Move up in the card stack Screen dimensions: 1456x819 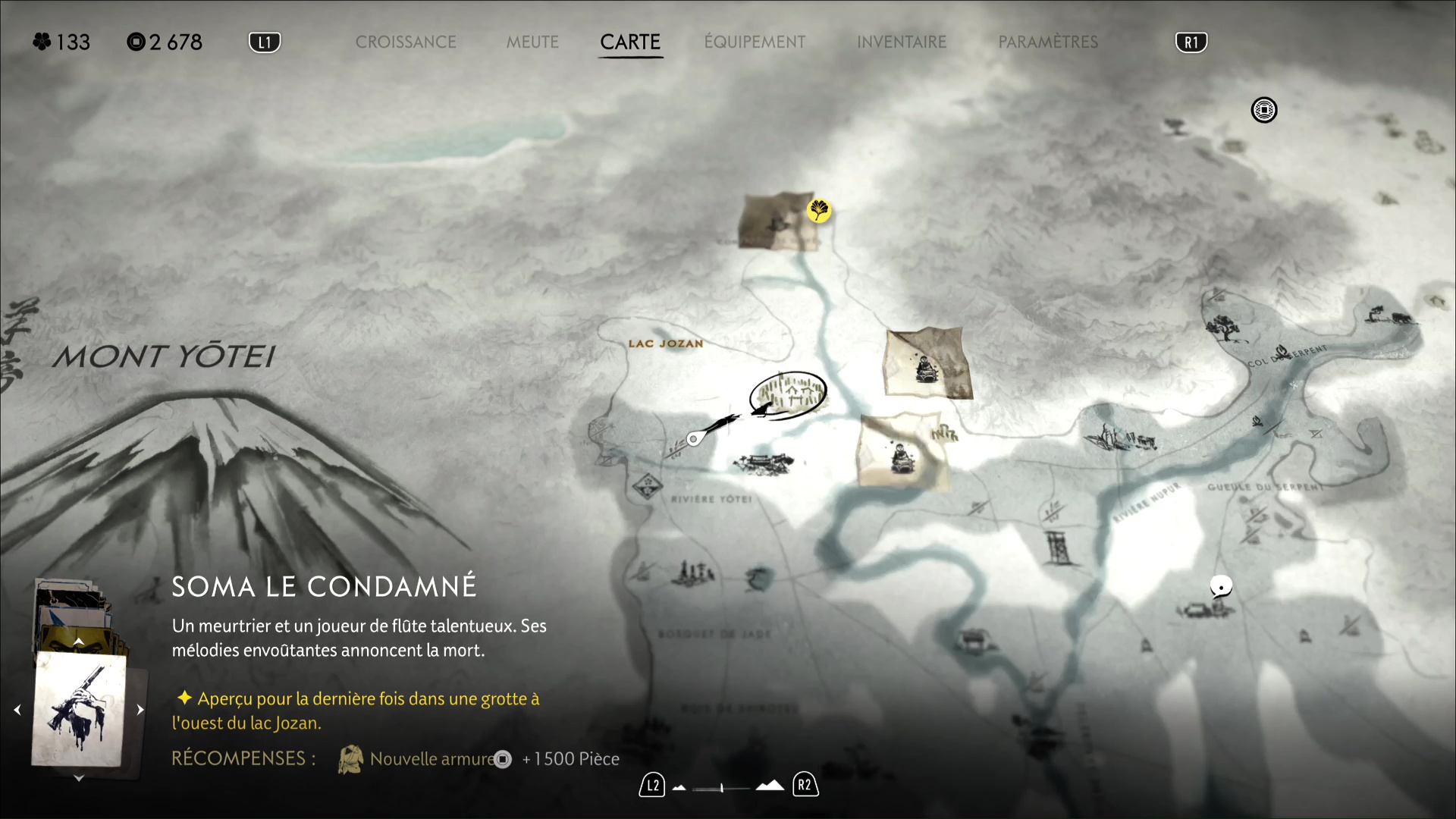click(78, 642)
